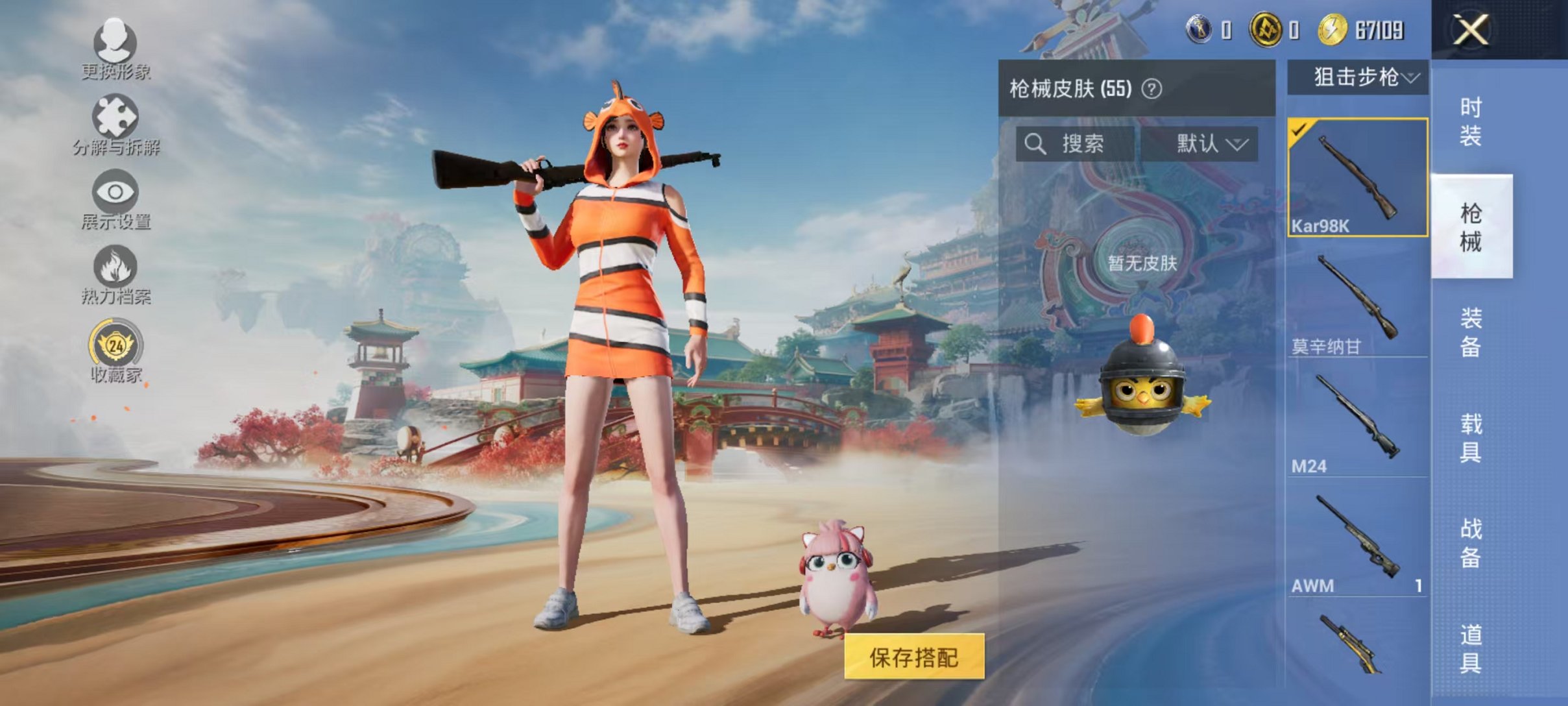Select the 分解与拆解 dismantle icon
The image size is (1568, 706).
coord(115,115)
